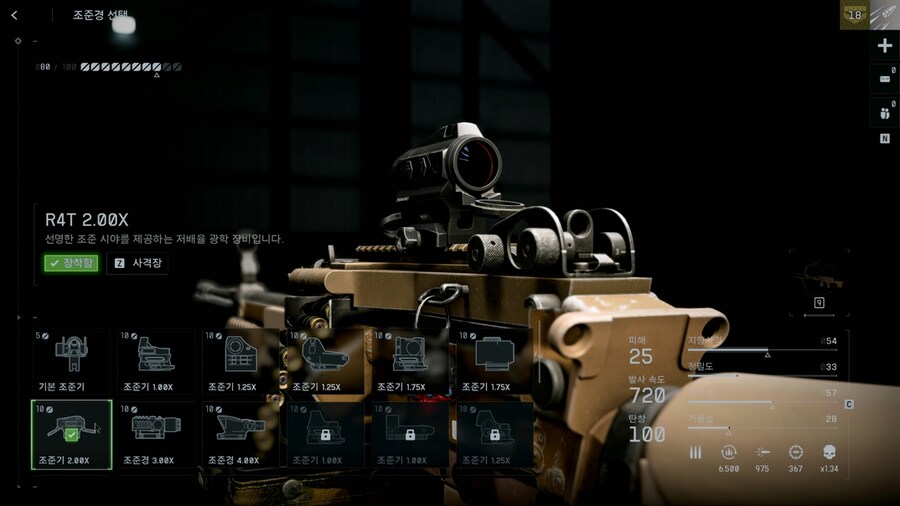This screenshot has width=900, height=506.
Task: Choose the locked 조준기 1.25X tile
Action: 495,435
